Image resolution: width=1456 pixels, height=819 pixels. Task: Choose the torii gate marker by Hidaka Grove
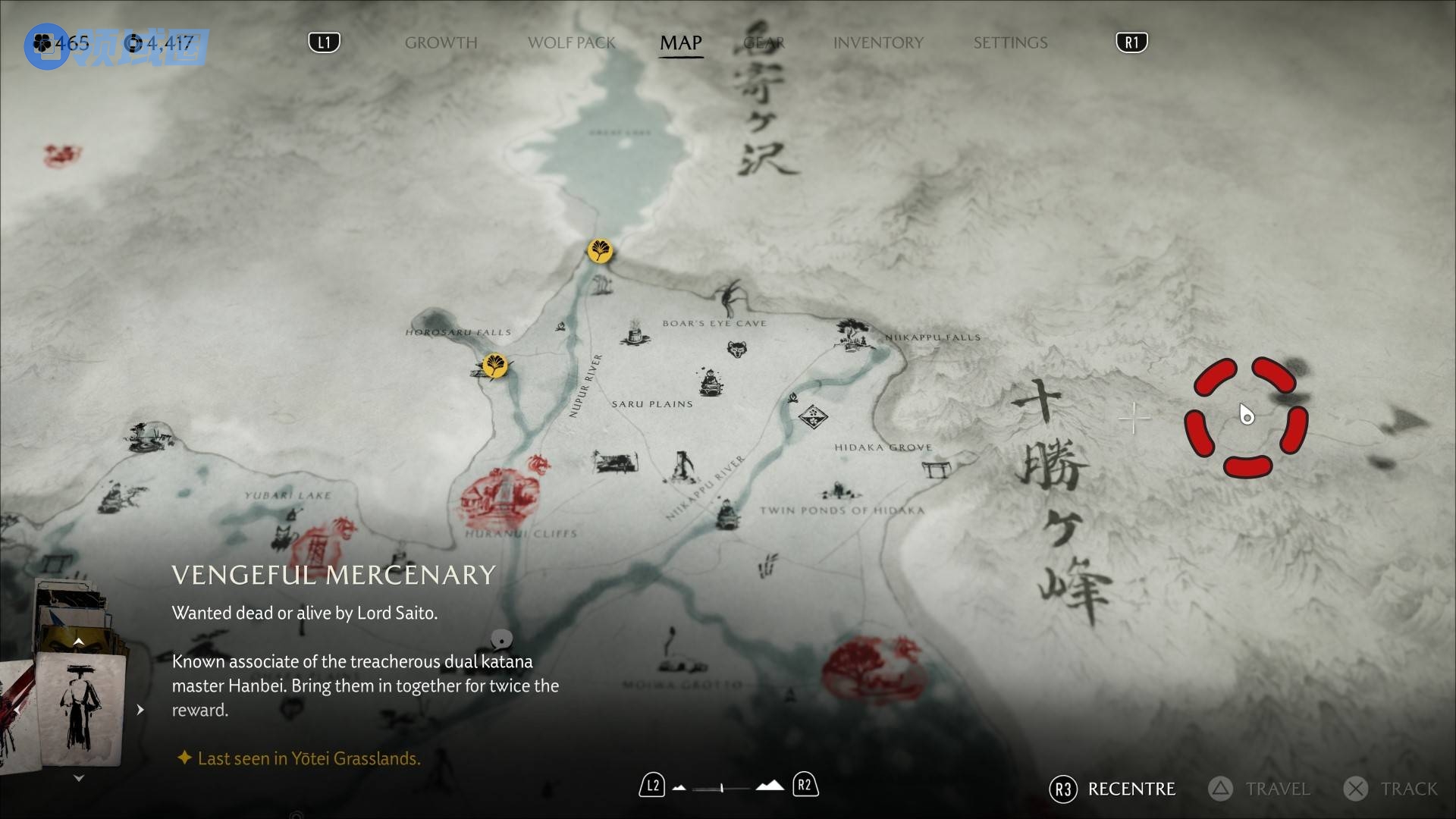(937, 469)
